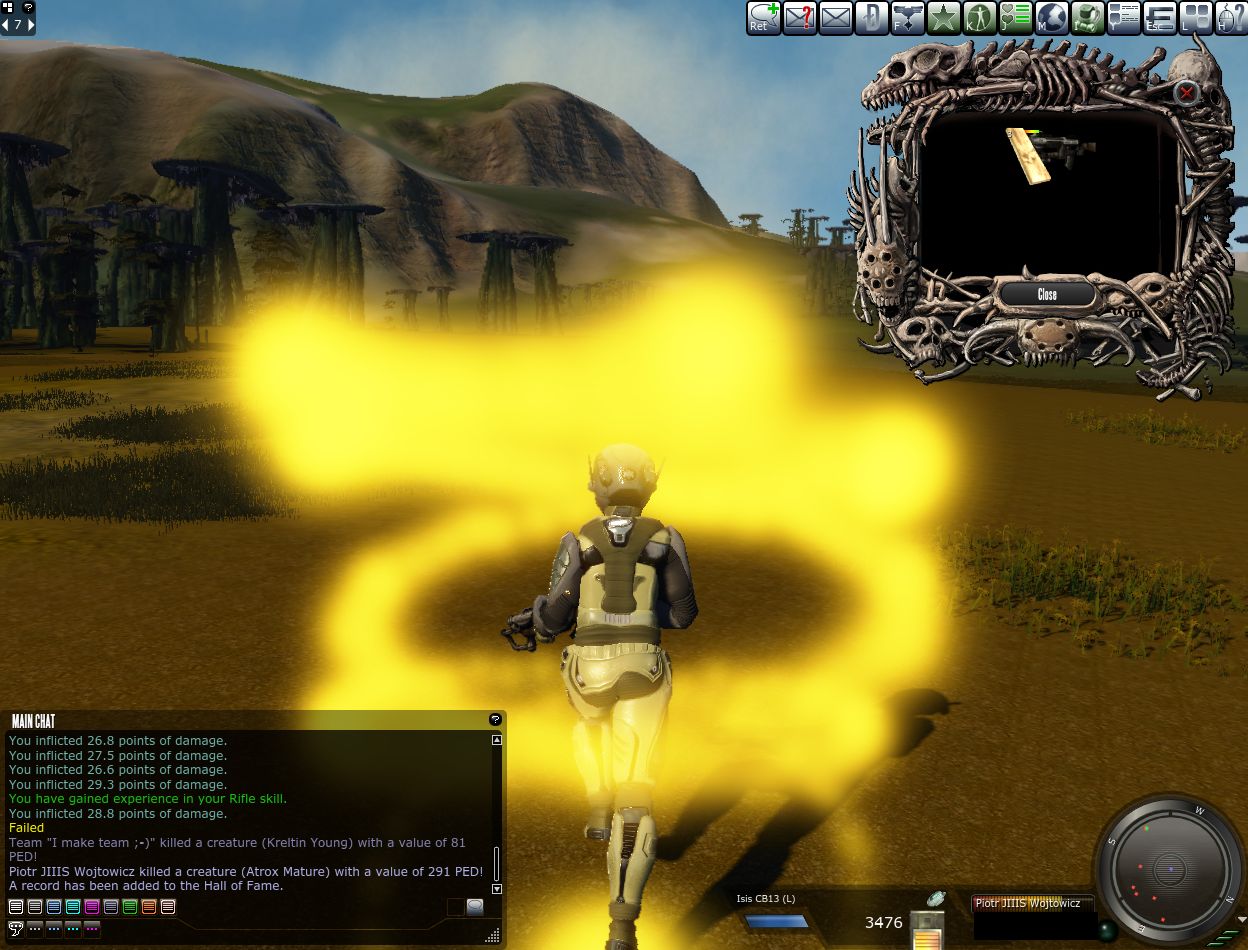The image size is (1248, 950).
Task: Open the plain envelope messages icon
Action: pos(836,17)
